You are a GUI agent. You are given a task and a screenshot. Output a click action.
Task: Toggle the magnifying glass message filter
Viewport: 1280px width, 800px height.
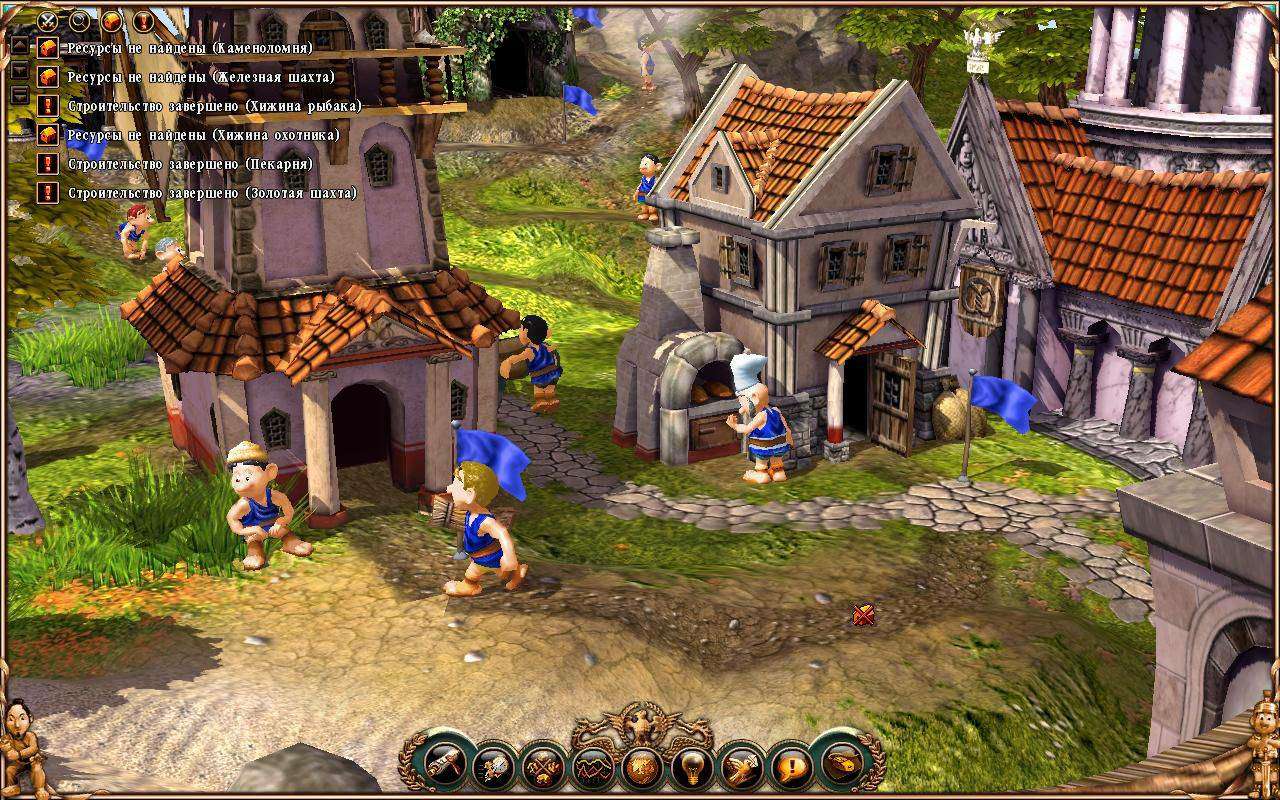[x=79, y=19]
